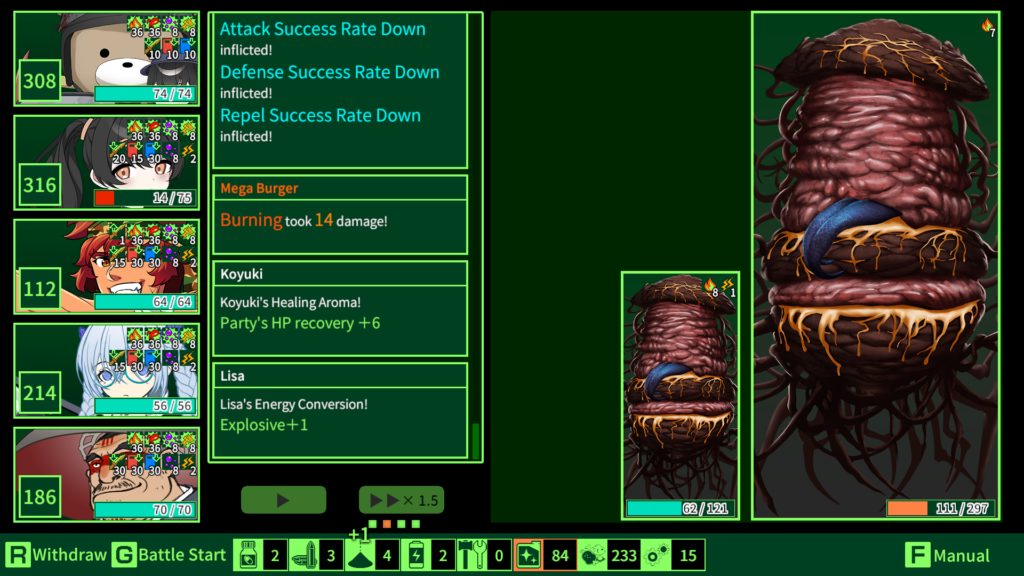Screen dimensions: 1024x576
Task: Click the Battle Start button
Action: point(168,555)
